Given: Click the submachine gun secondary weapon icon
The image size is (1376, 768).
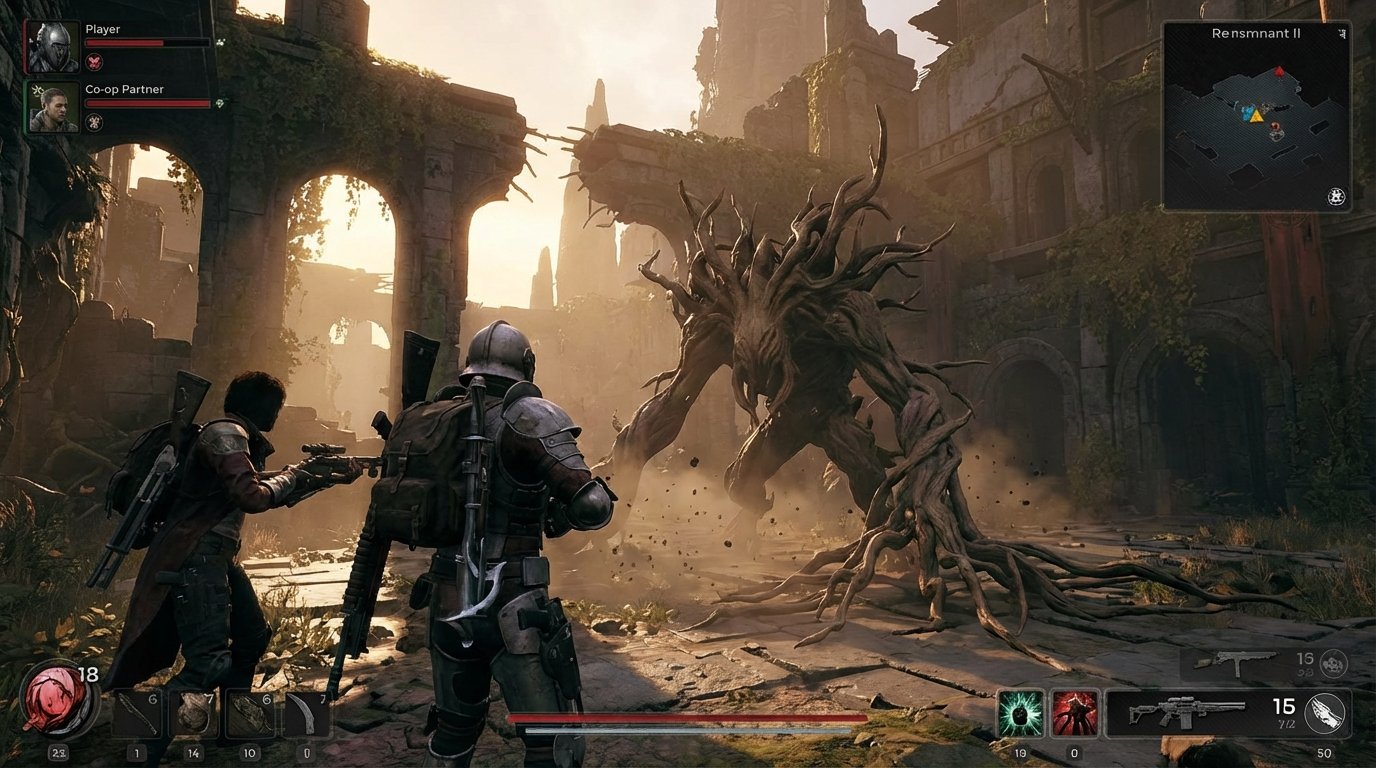Looking at the screenshot, I should tap(1235, 662).
